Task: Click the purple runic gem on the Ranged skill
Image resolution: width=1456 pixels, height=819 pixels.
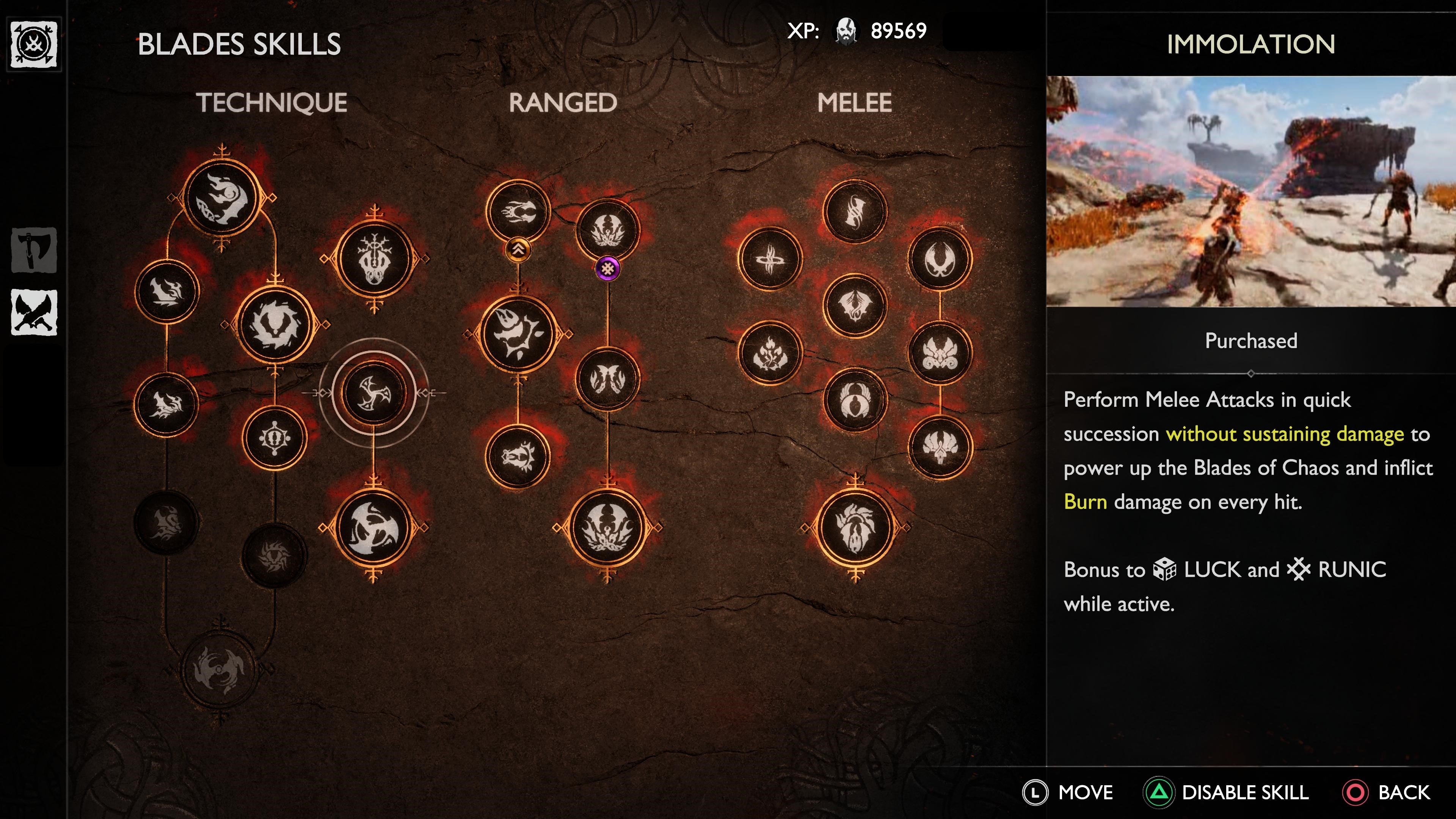Action: pyautogui.click(x=609, y=269)
